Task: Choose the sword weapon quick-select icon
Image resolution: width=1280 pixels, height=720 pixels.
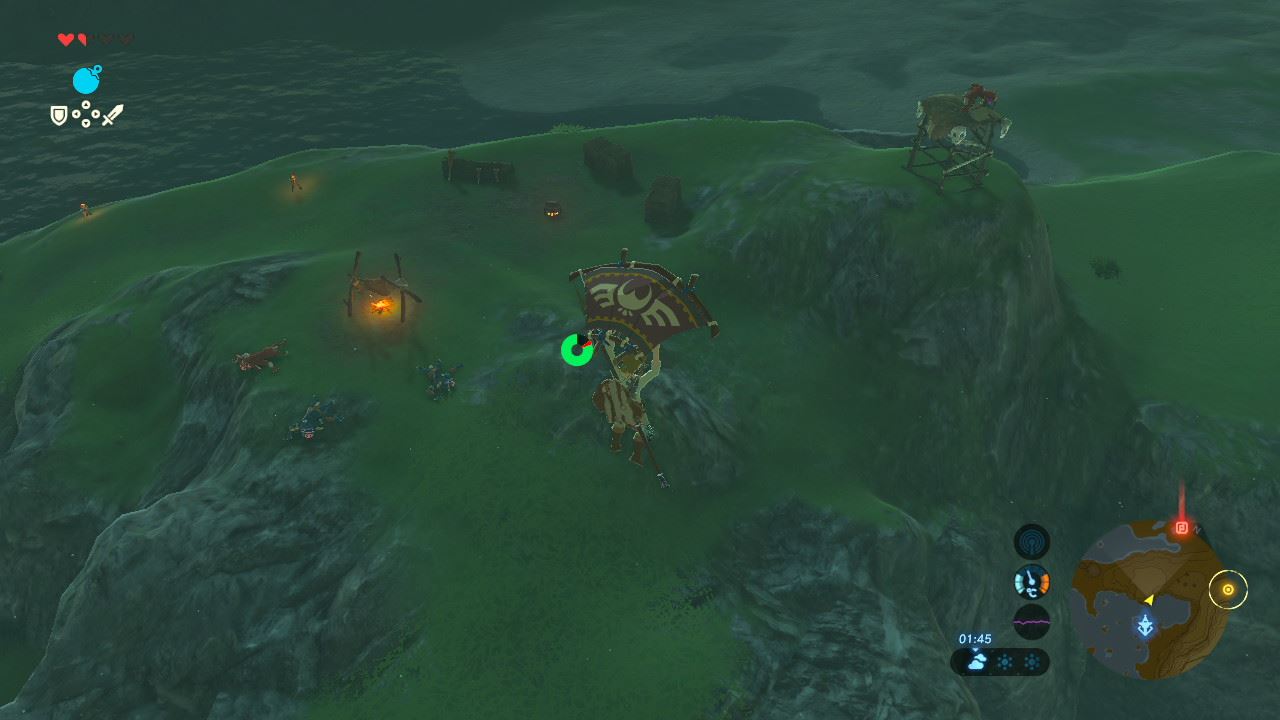Action: click(112, 115)
